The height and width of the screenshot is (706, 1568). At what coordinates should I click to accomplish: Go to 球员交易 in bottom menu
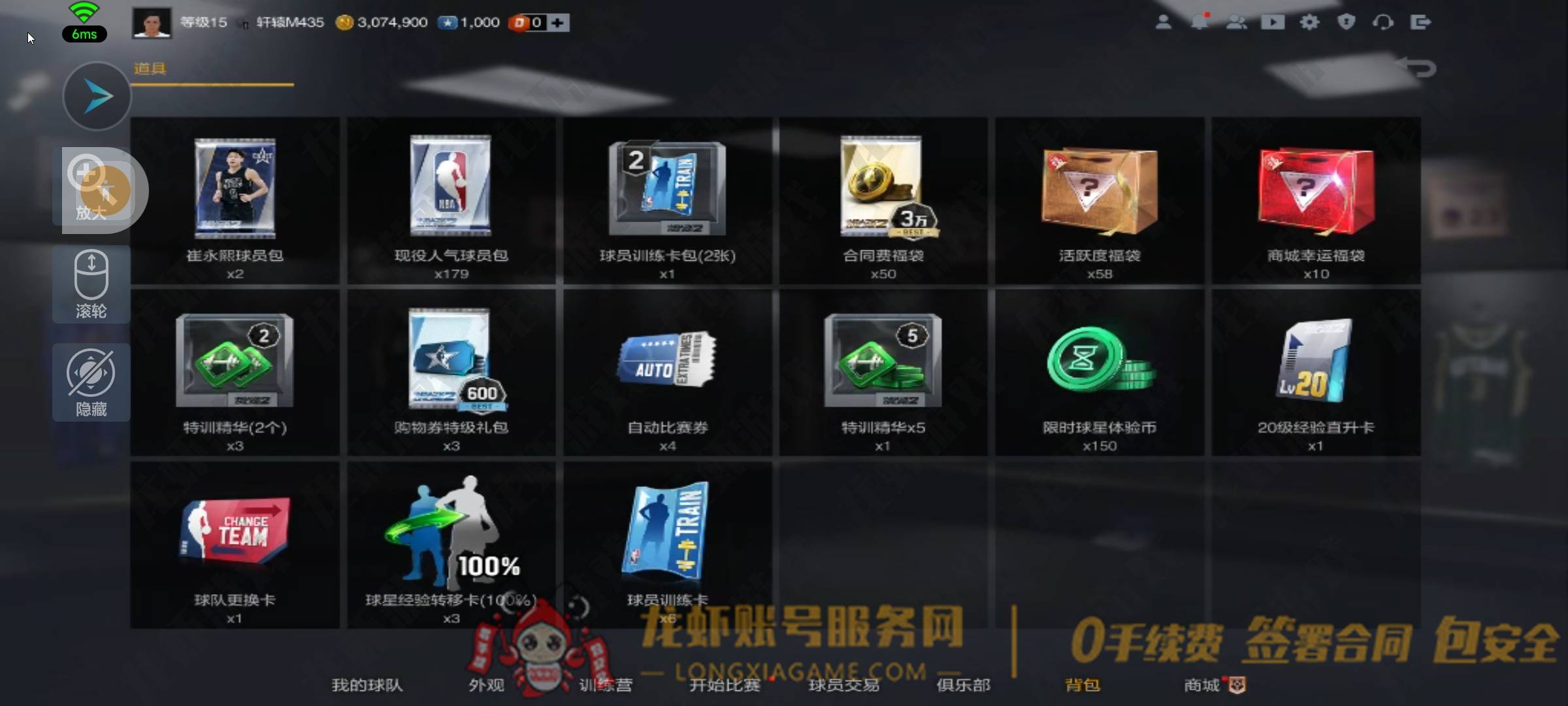coord(843,685)
